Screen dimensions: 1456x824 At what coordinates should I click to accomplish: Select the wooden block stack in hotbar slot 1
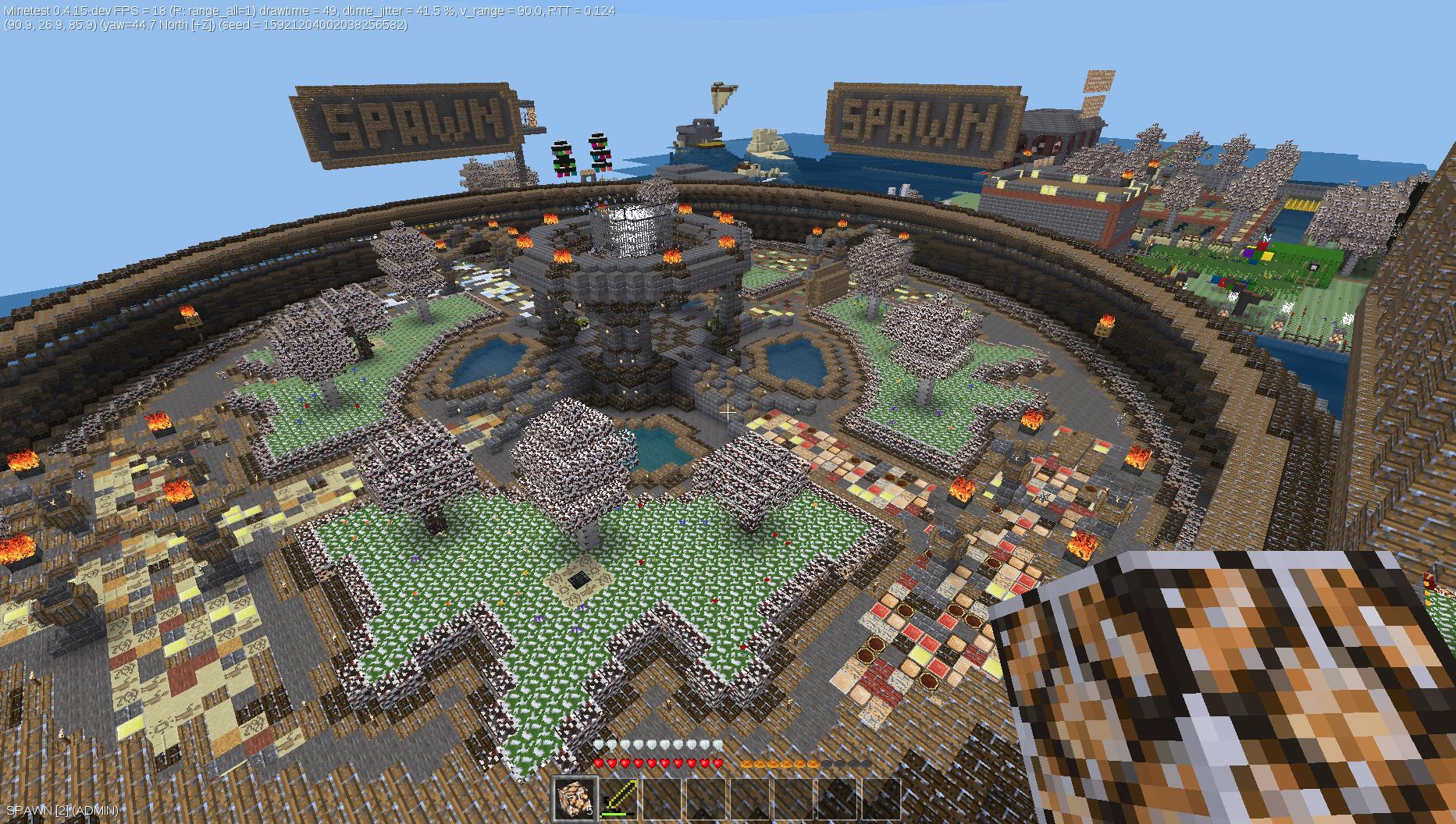pyautogui.click(x=574, y=797)
